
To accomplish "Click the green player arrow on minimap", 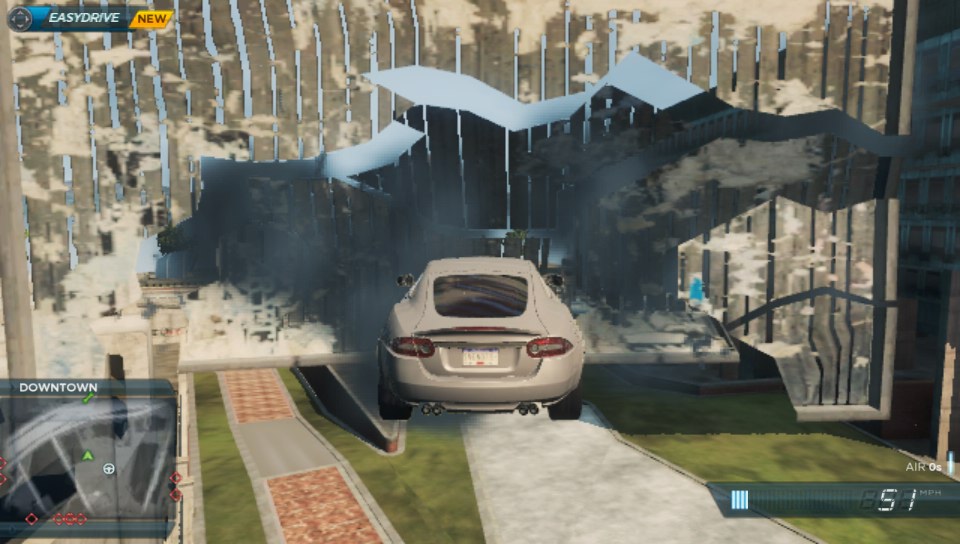I will (x=88, y=456).
